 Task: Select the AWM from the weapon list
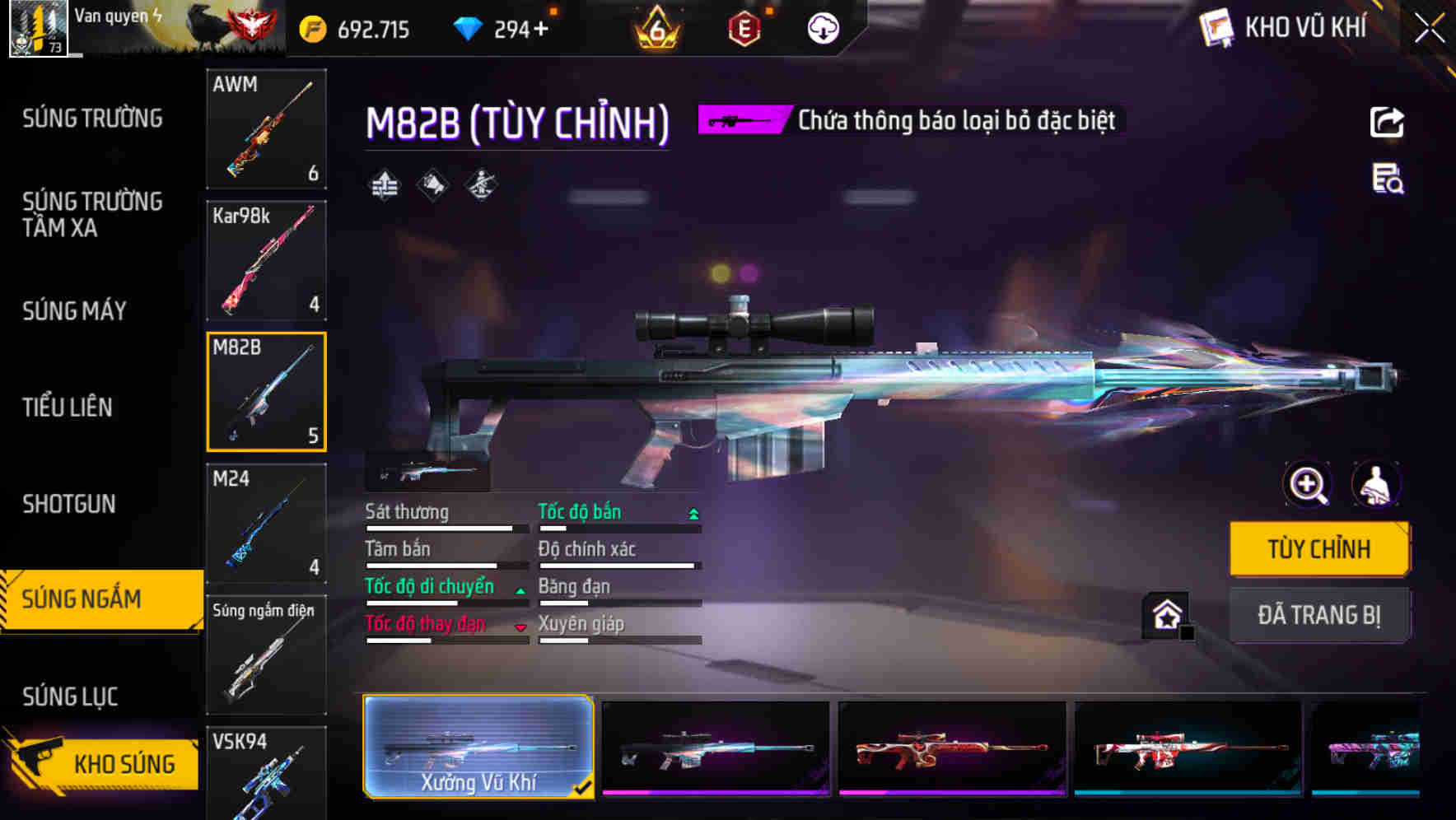266,130
